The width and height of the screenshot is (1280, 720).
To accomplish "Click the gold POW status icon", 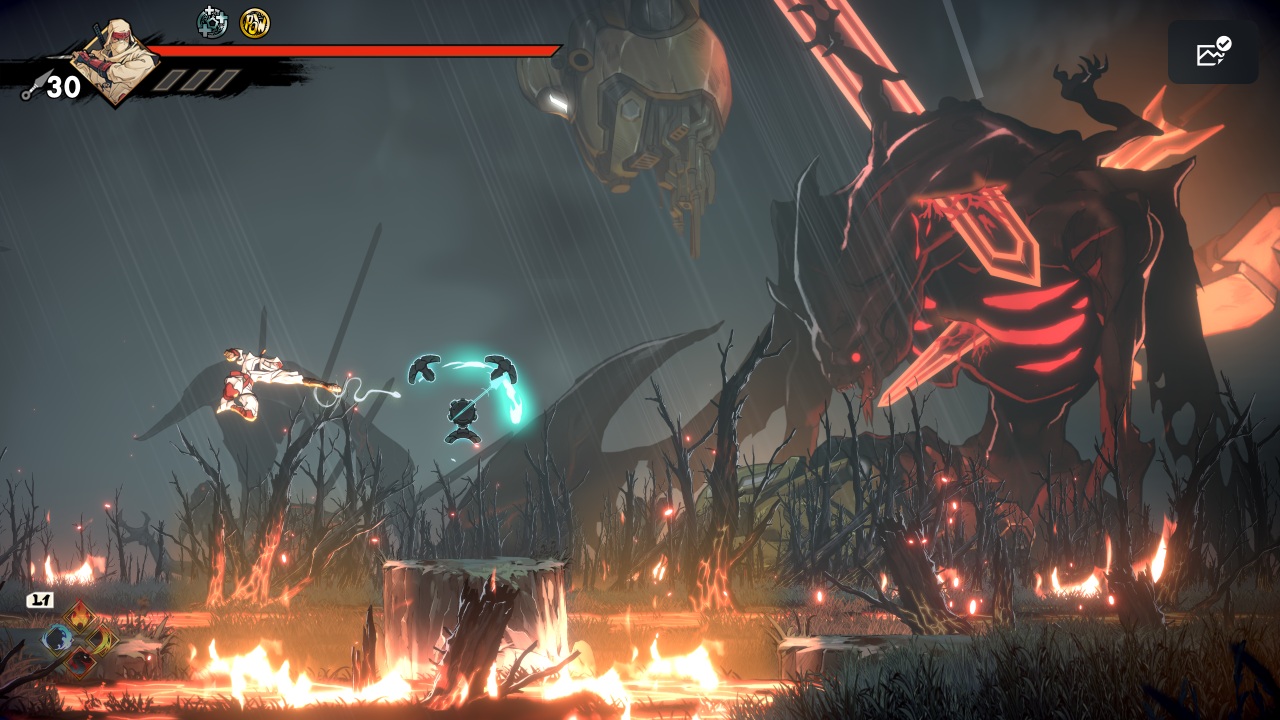I will 255,22.
